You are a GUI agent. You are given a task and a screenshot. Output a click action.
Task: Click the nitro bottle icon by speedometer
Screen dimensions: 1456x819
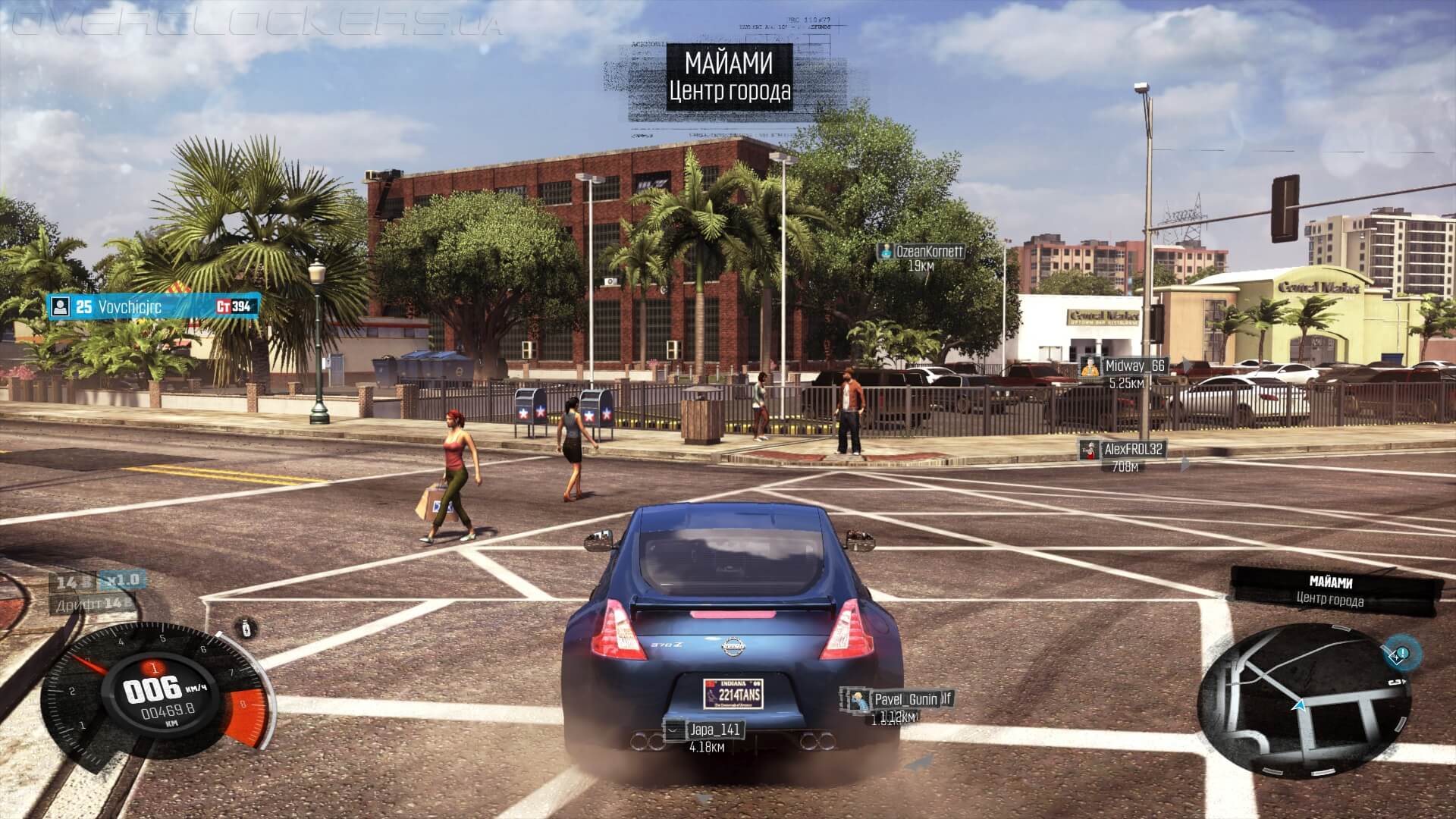pos(245,628)
